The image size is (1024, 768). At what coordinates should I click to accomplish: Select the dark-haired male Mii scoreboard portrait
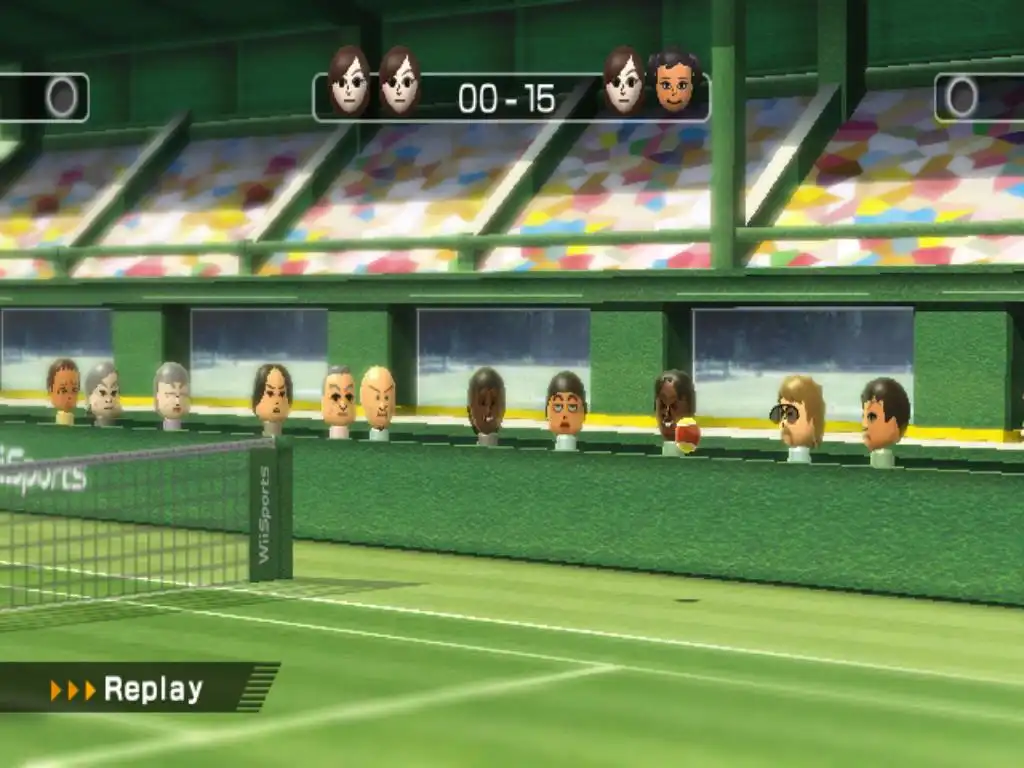[675, 83]
